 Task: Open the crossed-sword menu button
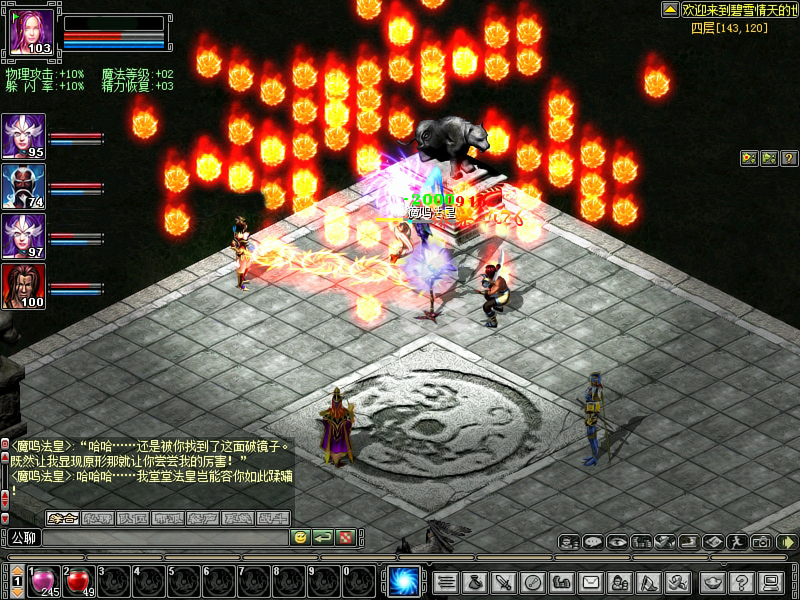[x=504, y=581]
